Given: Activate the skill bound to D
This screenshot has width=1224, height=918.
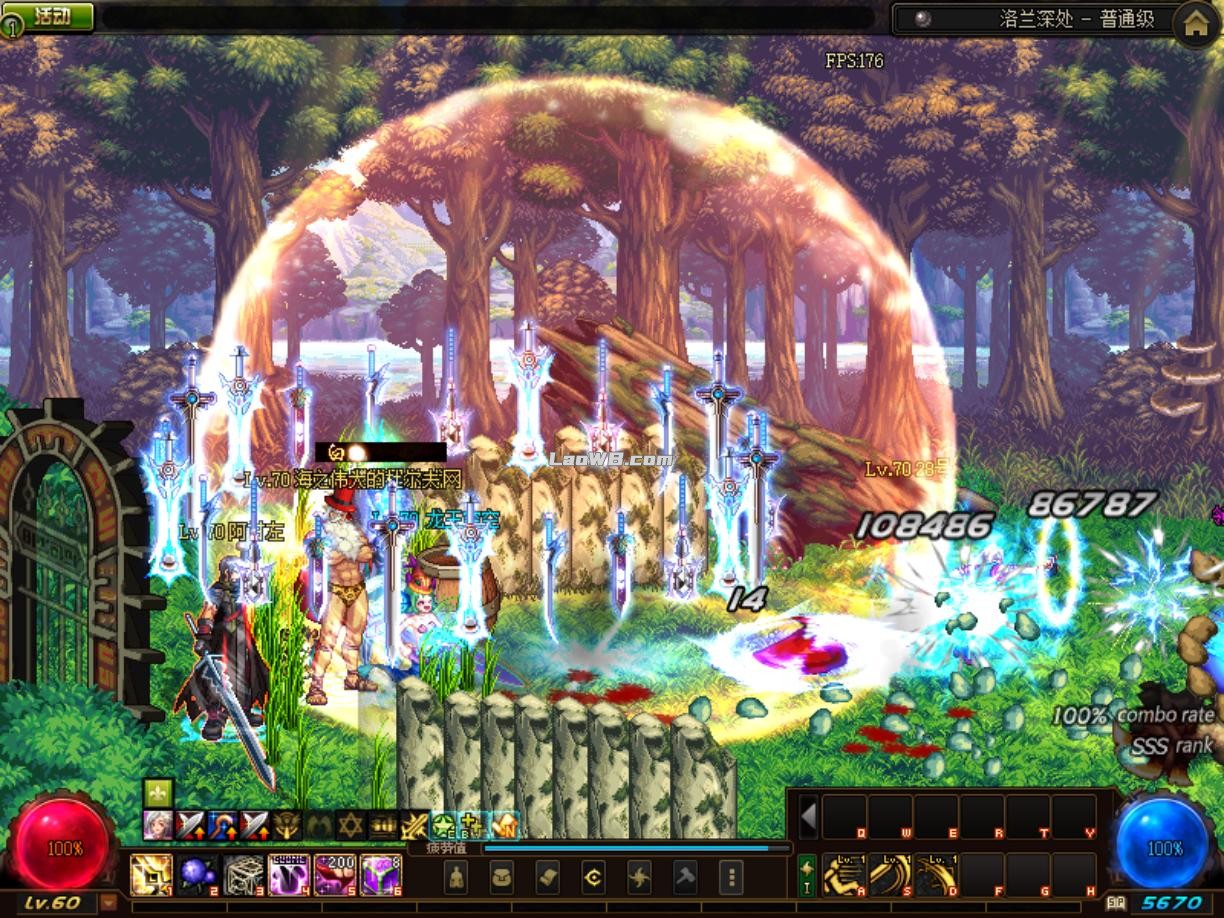Looking at the screenshot, I should click(x=935, y=875).
